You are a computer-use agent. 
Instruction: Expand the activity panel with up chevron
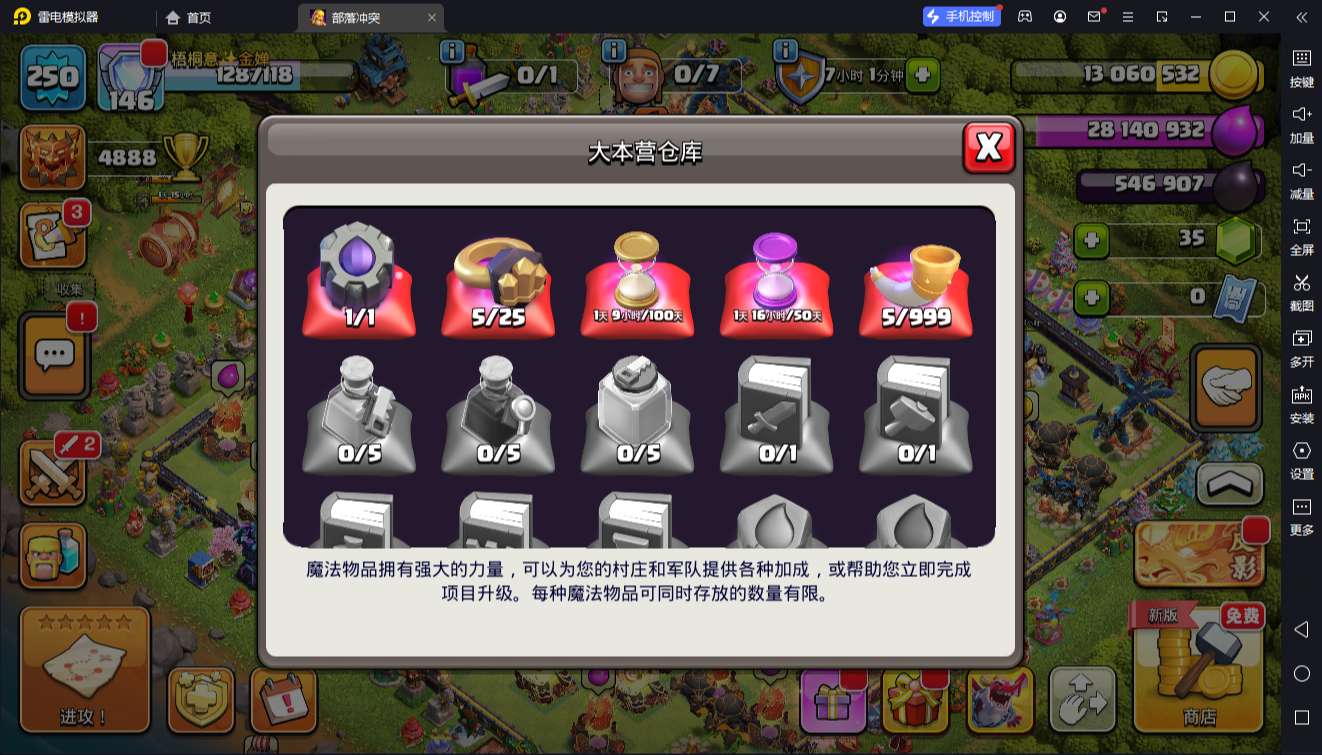click(1227, 484)
